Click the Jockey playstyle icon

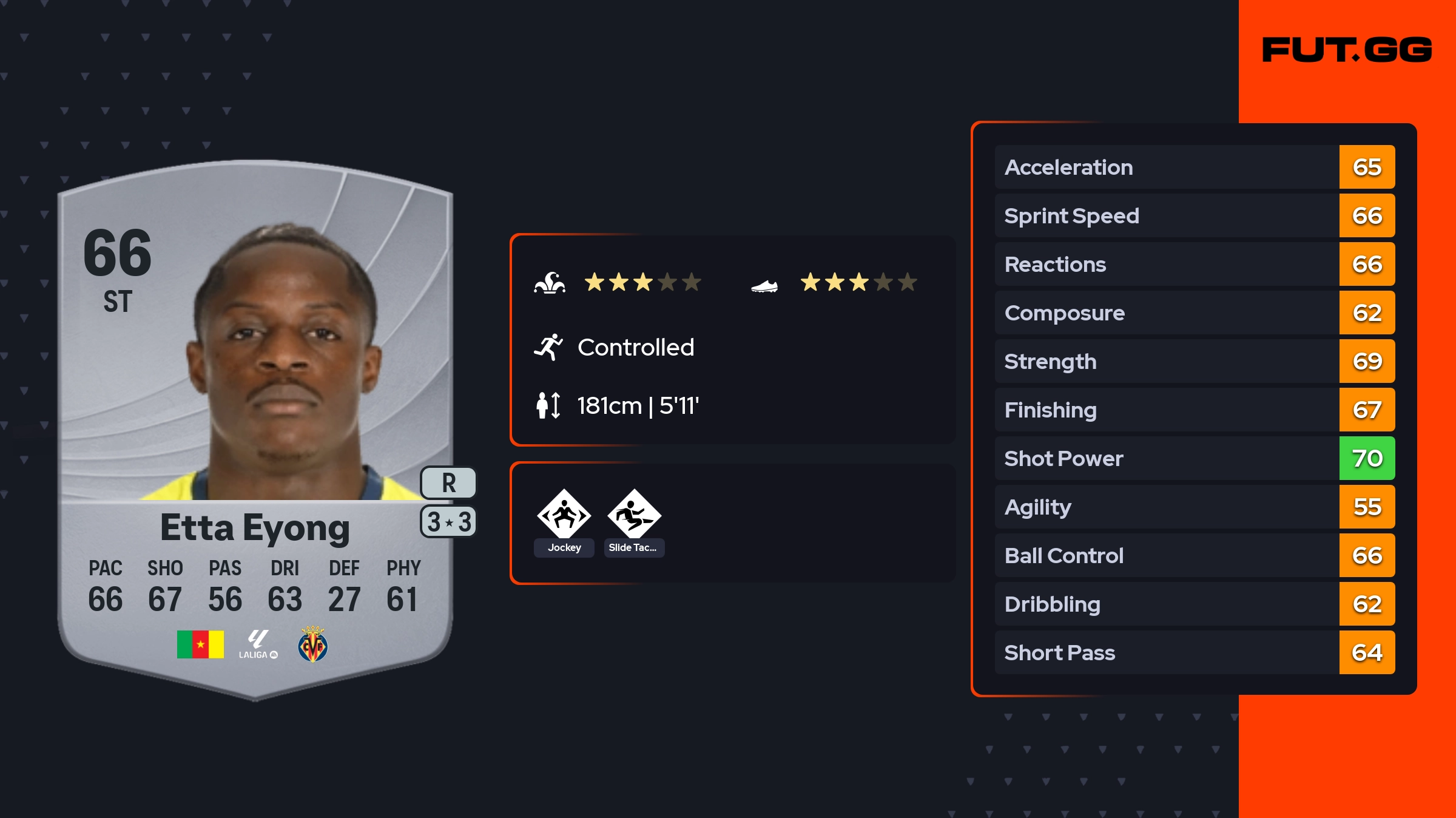(564, 515)
